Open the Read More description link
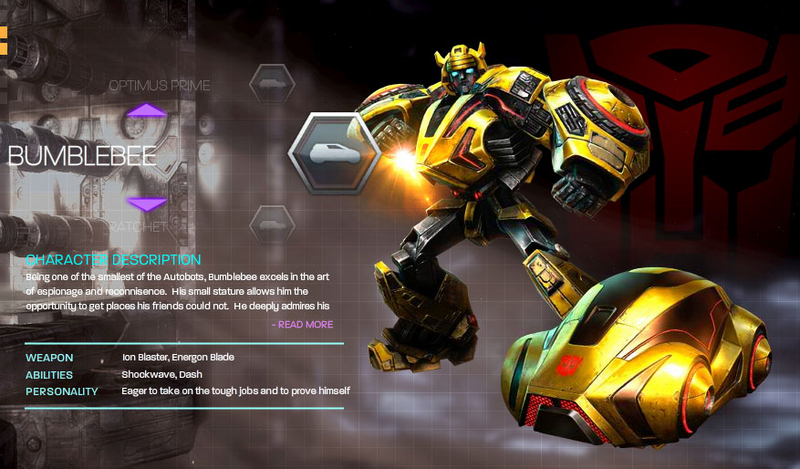Screen dimensions: 800x469 [x=301, y=324]
